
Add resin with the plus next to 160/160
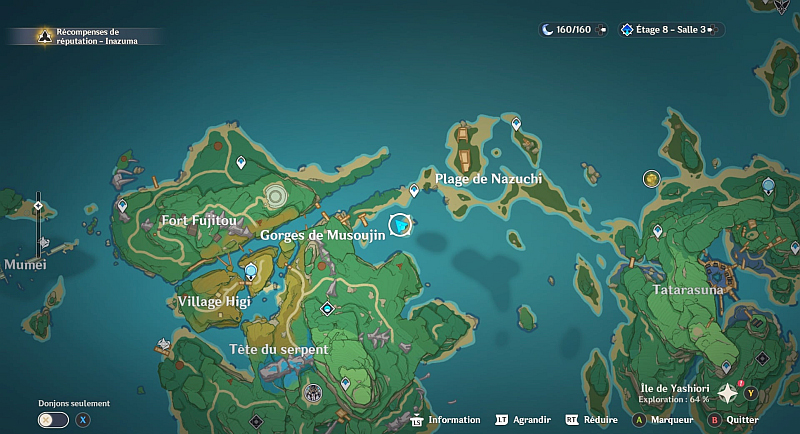click(600, 30)
